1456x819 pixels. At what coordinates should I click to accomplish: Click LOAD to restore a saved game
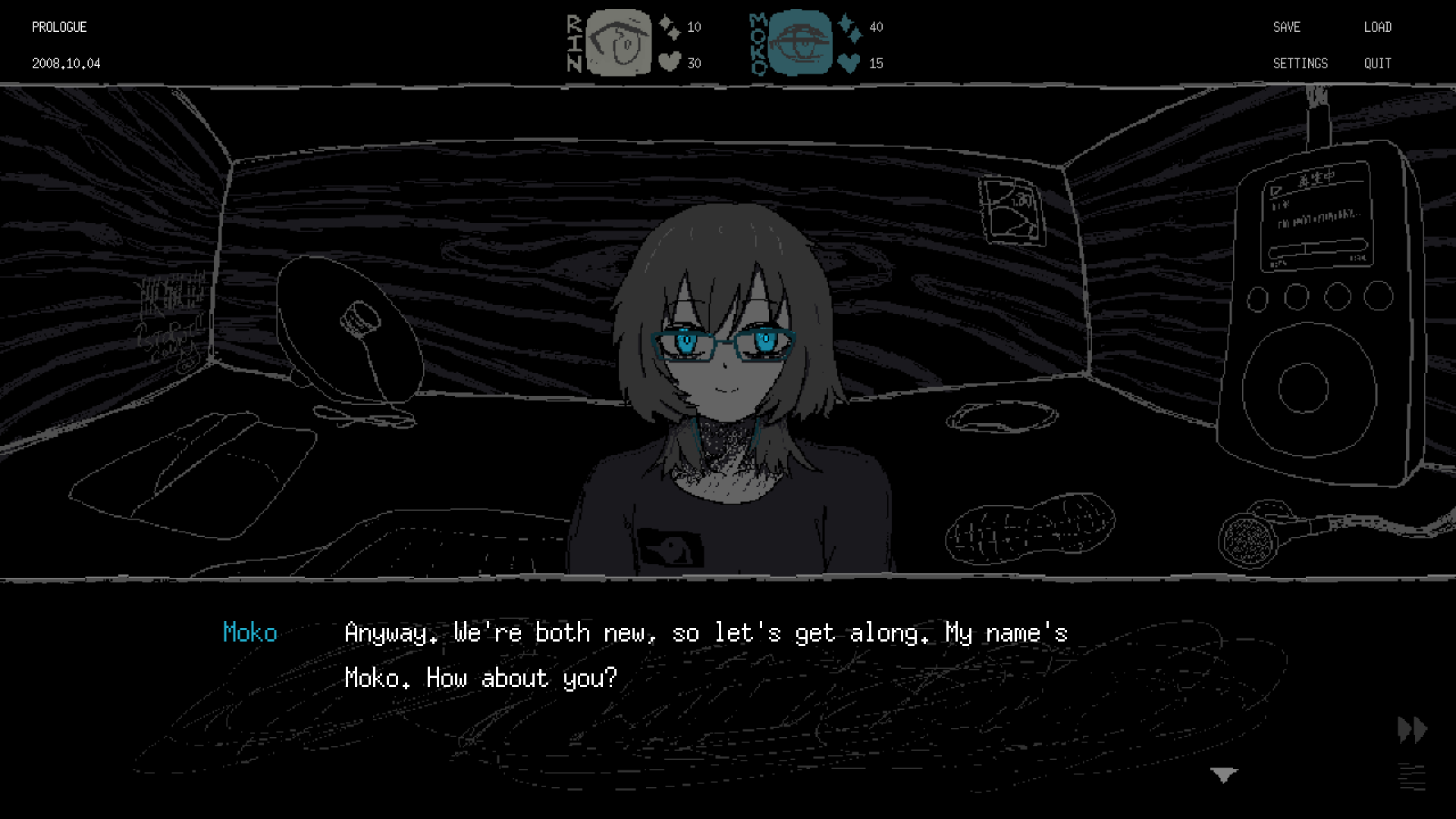click(x=1378, y=27)
